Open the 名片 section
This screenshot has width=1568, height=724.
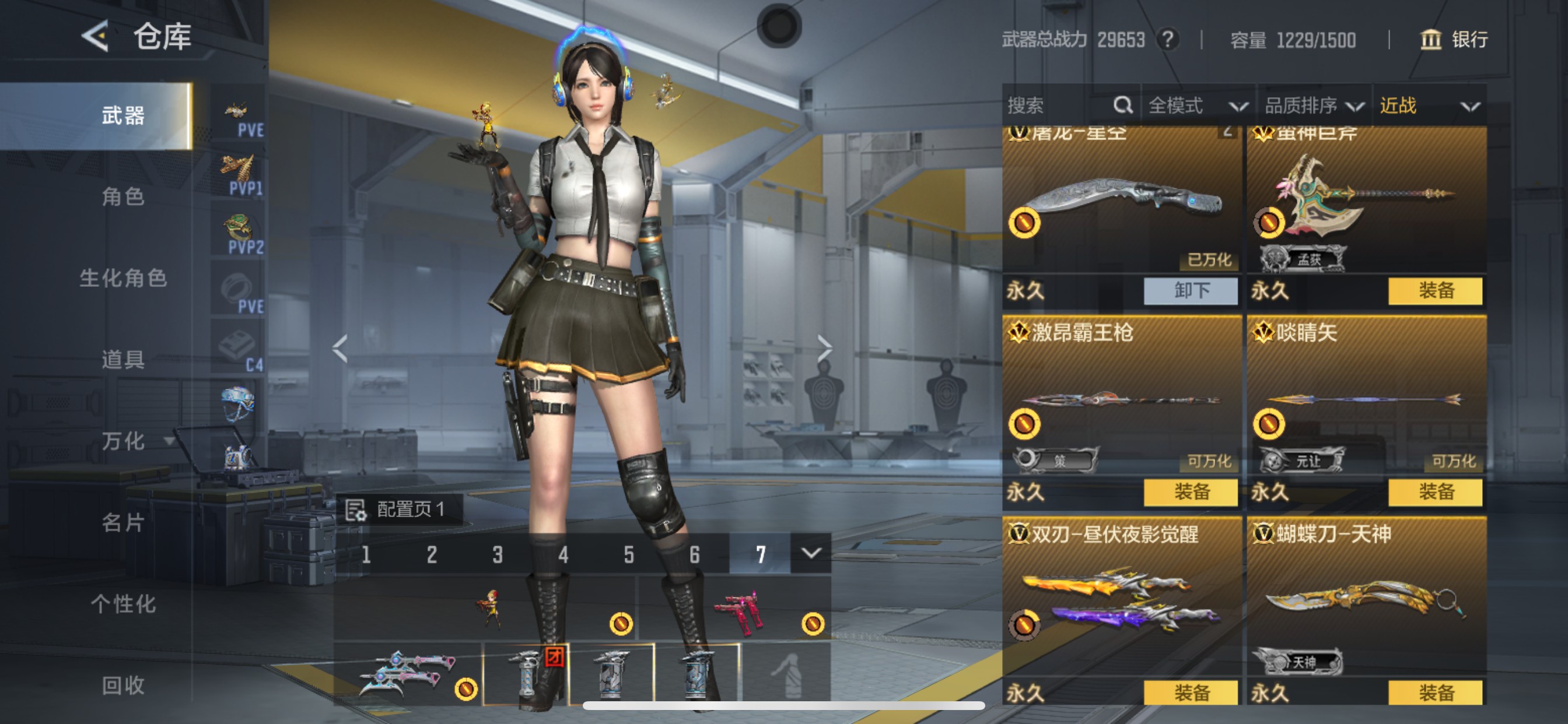123,522
